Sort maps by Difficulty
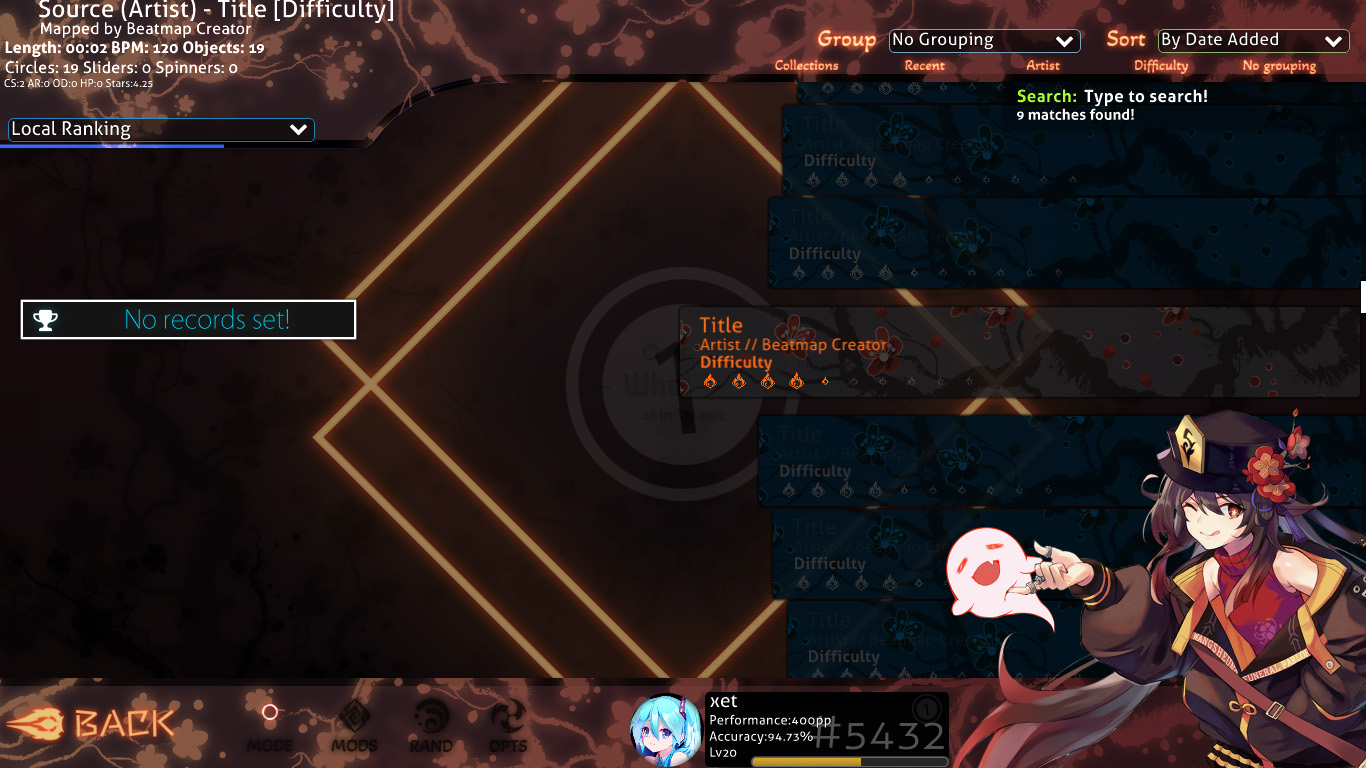Screen dimensions: 1366x768 pos(1160,65)
